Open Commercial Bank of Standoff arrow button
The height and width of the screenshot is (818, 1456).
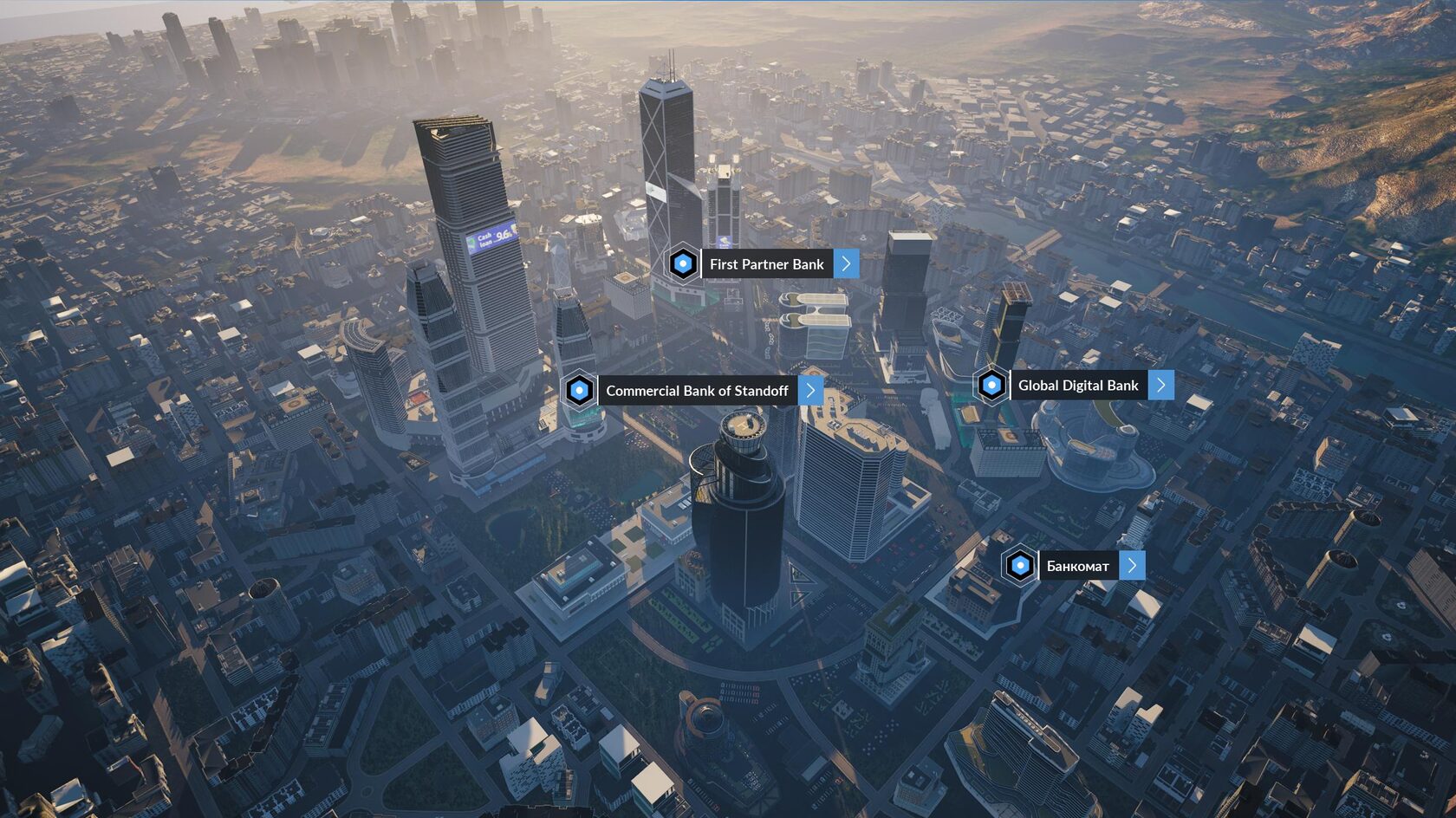pyautogui.click(x=811, y=391)
